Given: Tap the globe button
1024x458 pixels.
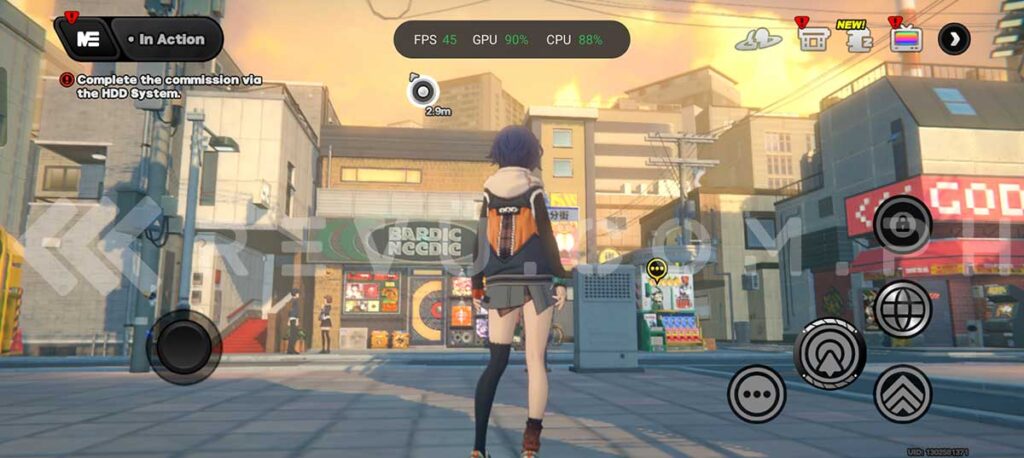Looking at the screenshot, I should point(902,309).
